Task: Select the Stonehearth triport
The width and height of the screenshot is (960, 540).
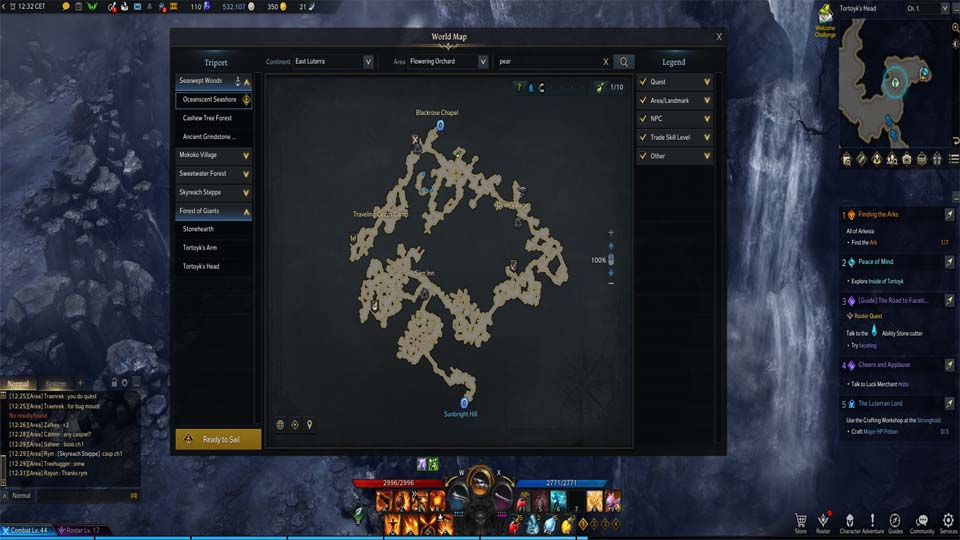Action: coord(198,229)
